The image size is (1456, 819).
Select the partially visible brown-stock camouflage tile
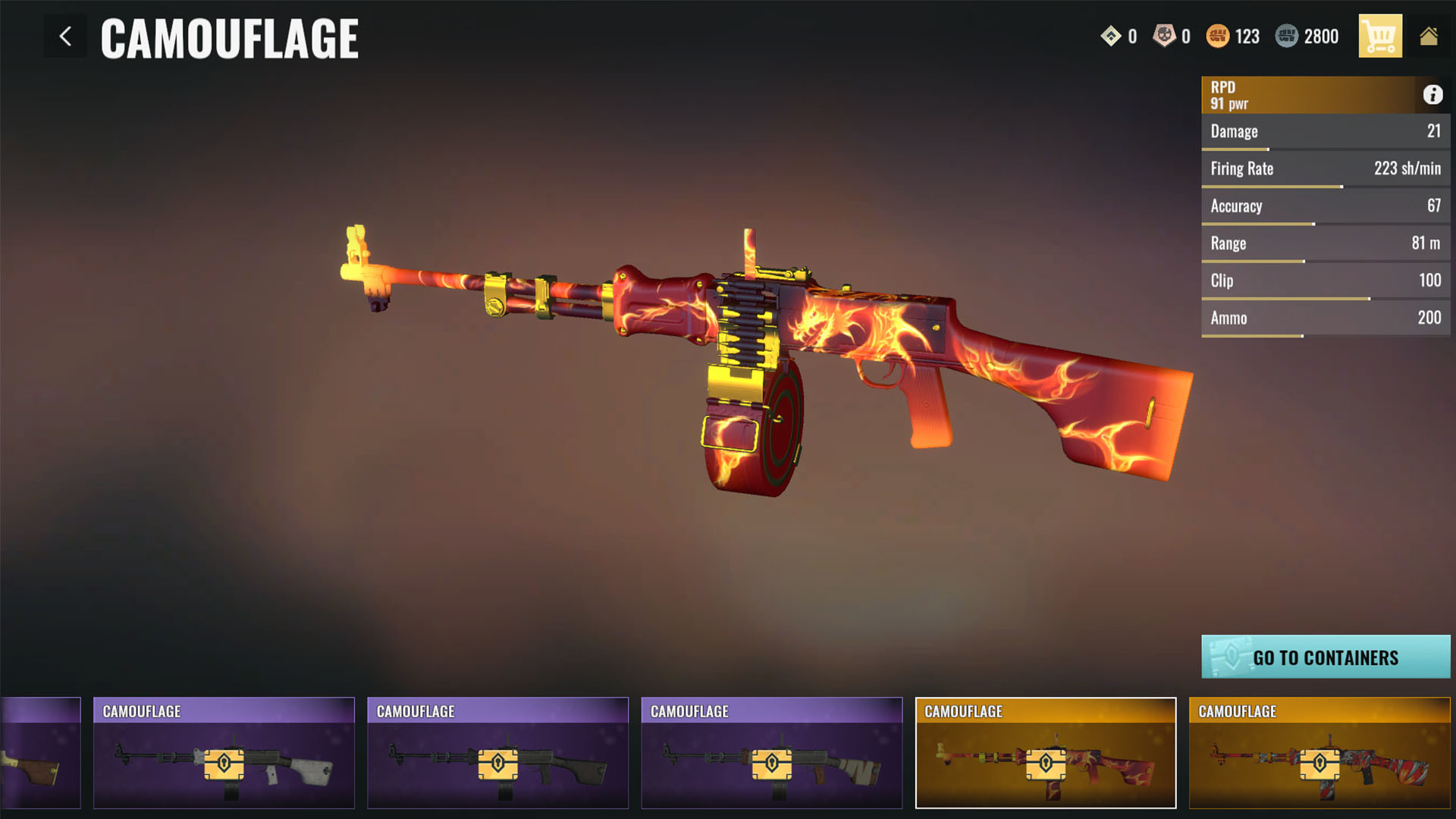point(40,752)
